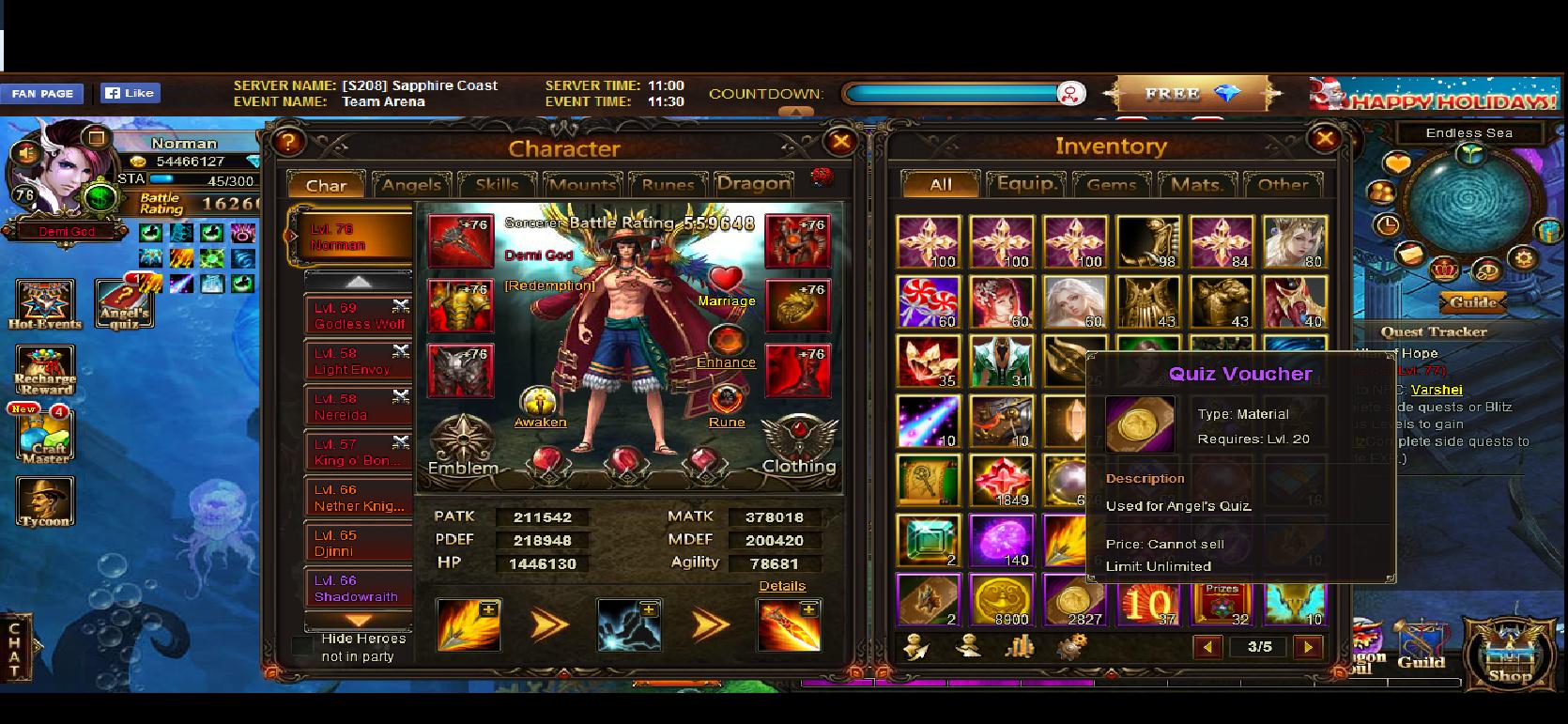Viewport: 1568px width, 724px height.
Task: Choose the Shadowraith hero entry
Action: click(x=357, y=588)
